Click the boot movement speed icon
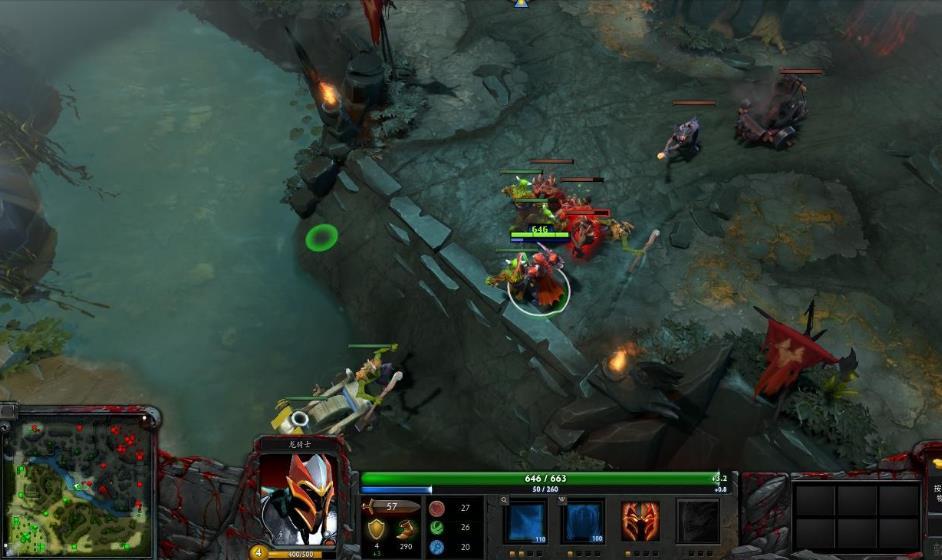 point(405,529)
